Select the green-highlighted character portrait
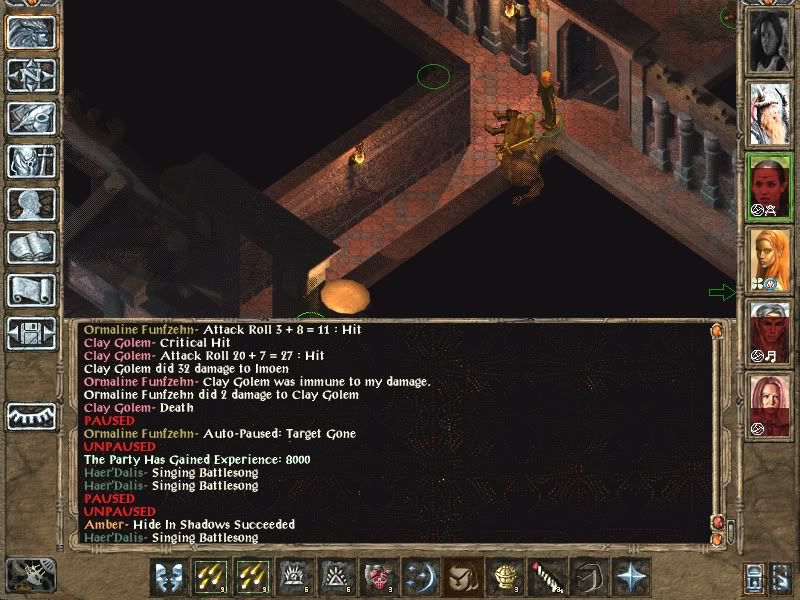 tap(768, 184)
